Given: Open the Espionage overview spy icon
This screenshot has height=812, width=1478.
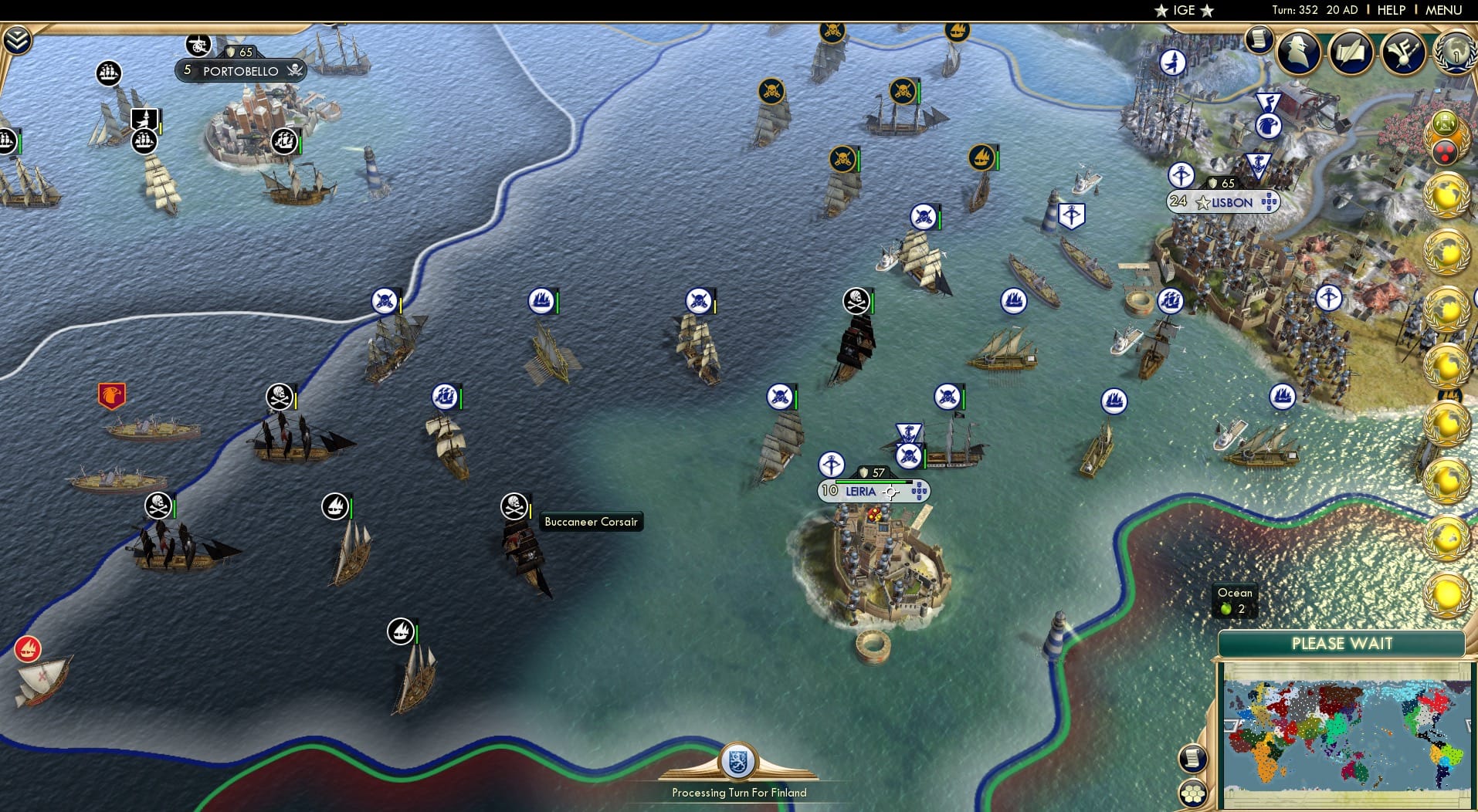Looking at the screenshot, I should [1297, 54].
